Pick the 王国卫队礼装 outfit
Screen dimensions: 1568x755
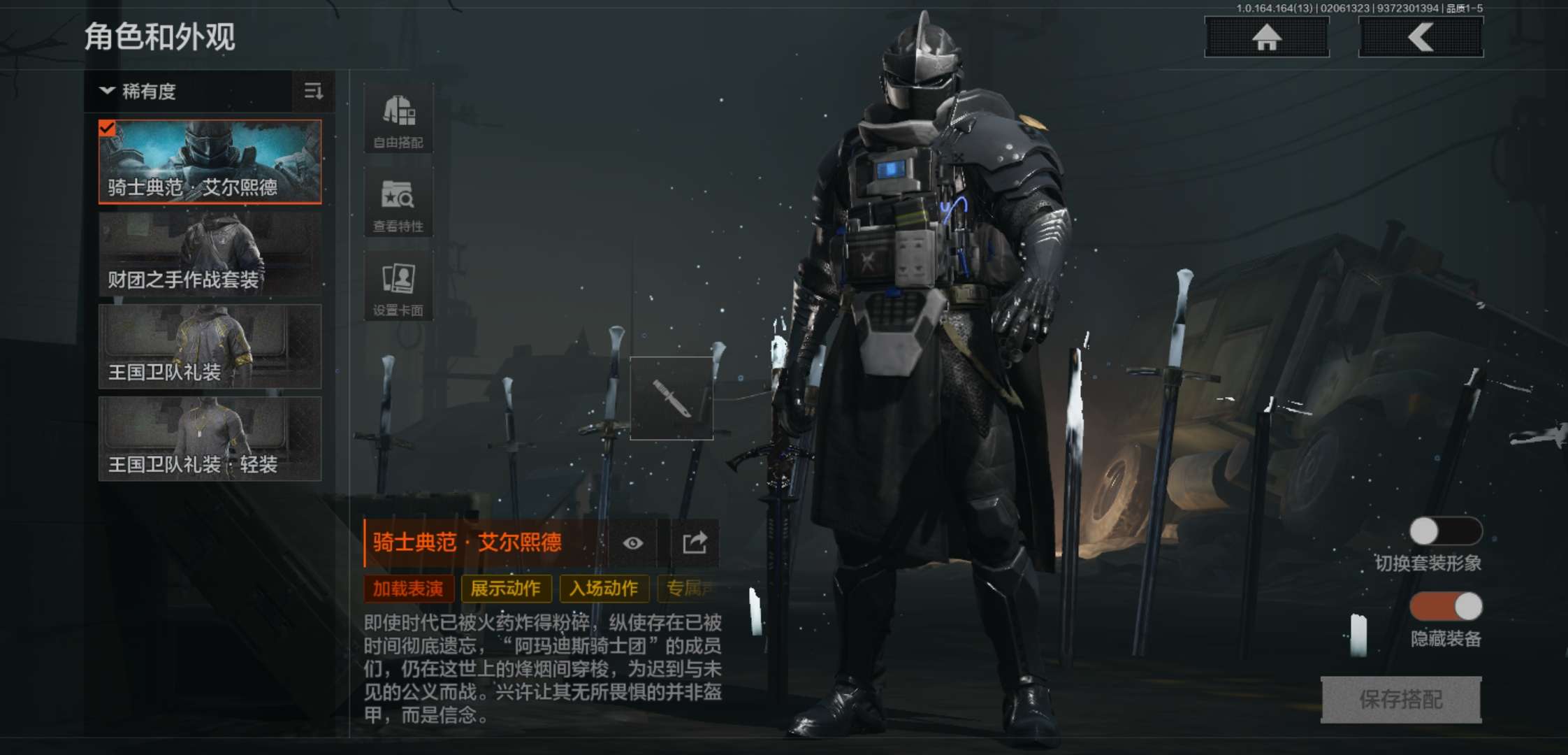coord(210,347)
